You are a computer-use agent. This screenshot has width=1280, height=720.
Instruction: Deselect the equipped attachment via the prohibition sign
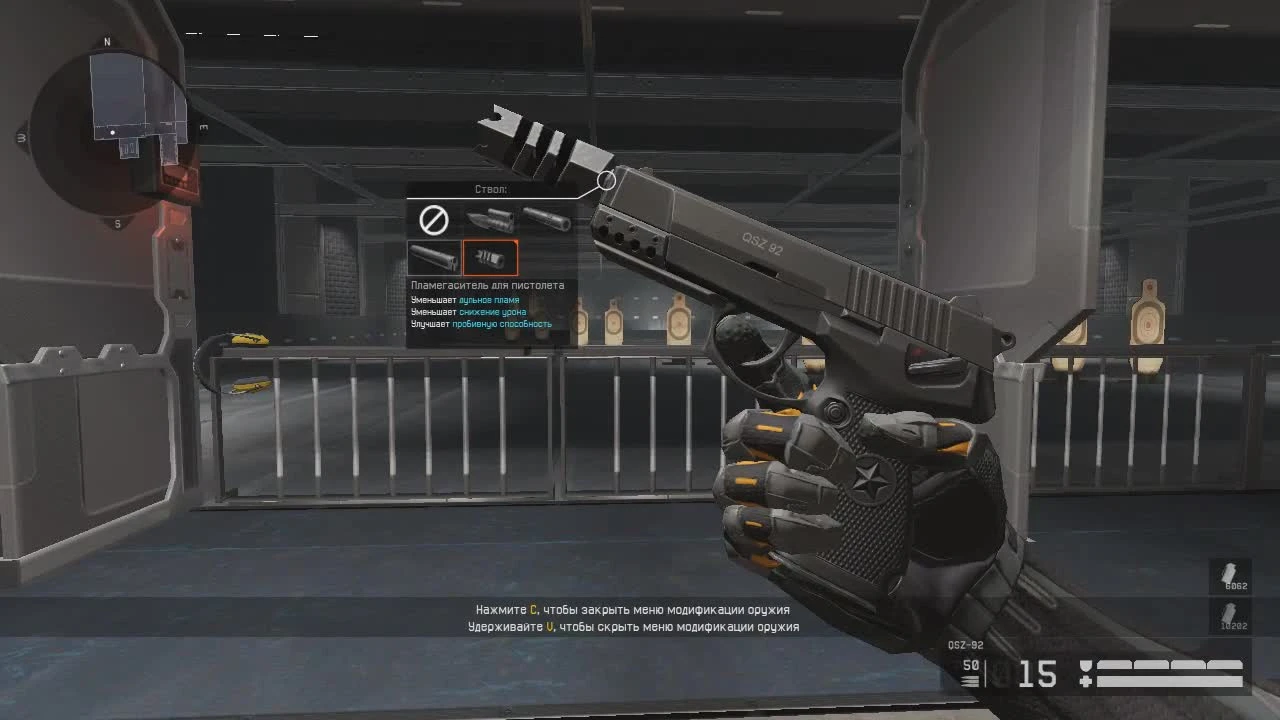432,218
